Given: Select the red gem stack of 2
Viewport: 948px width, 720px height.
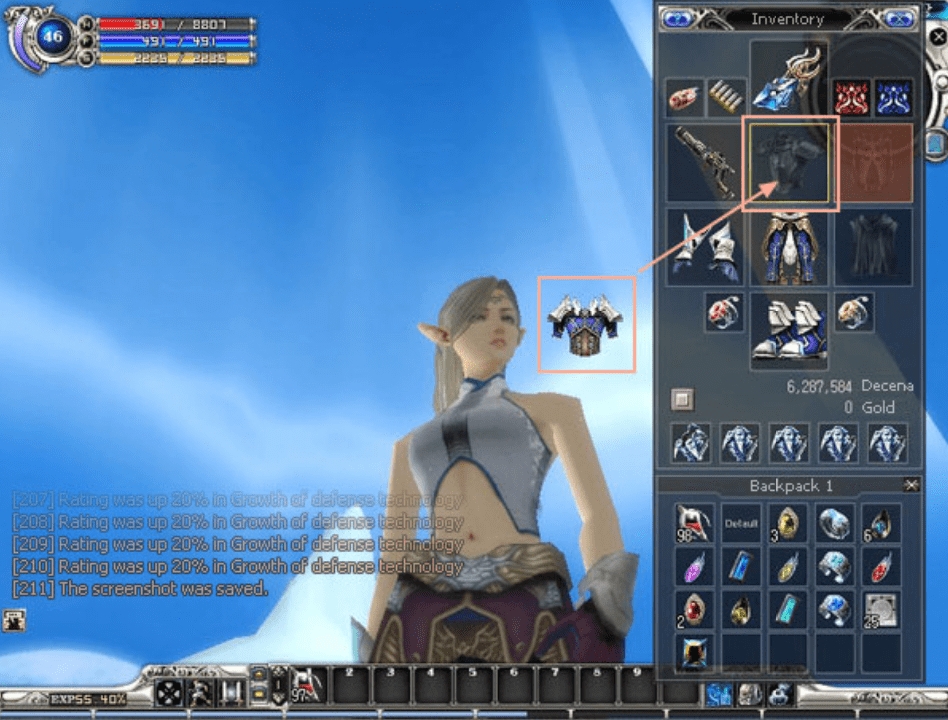Looking at the screenshot, I should pos(694,609).
